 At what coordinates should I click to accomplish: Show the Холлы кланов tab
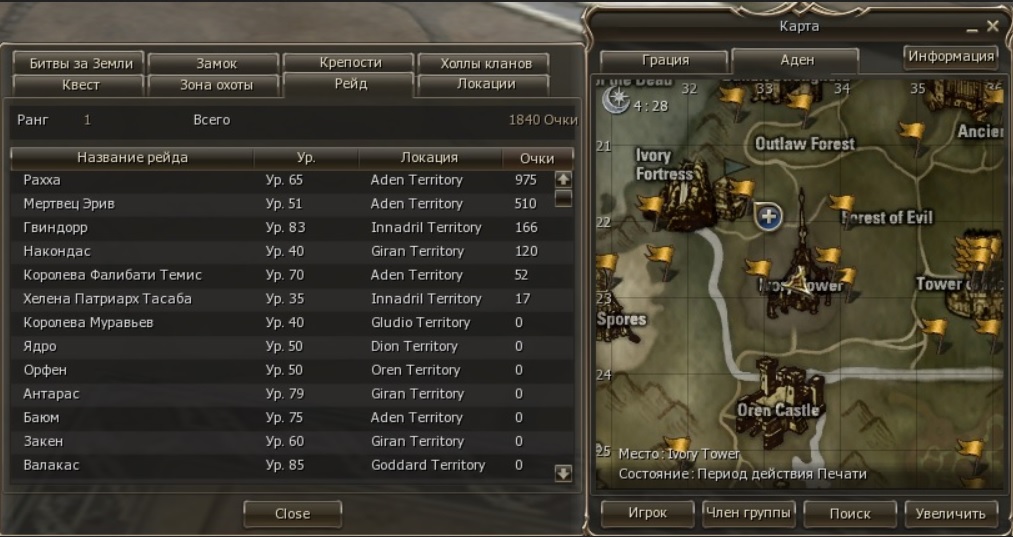click(480, 63)
